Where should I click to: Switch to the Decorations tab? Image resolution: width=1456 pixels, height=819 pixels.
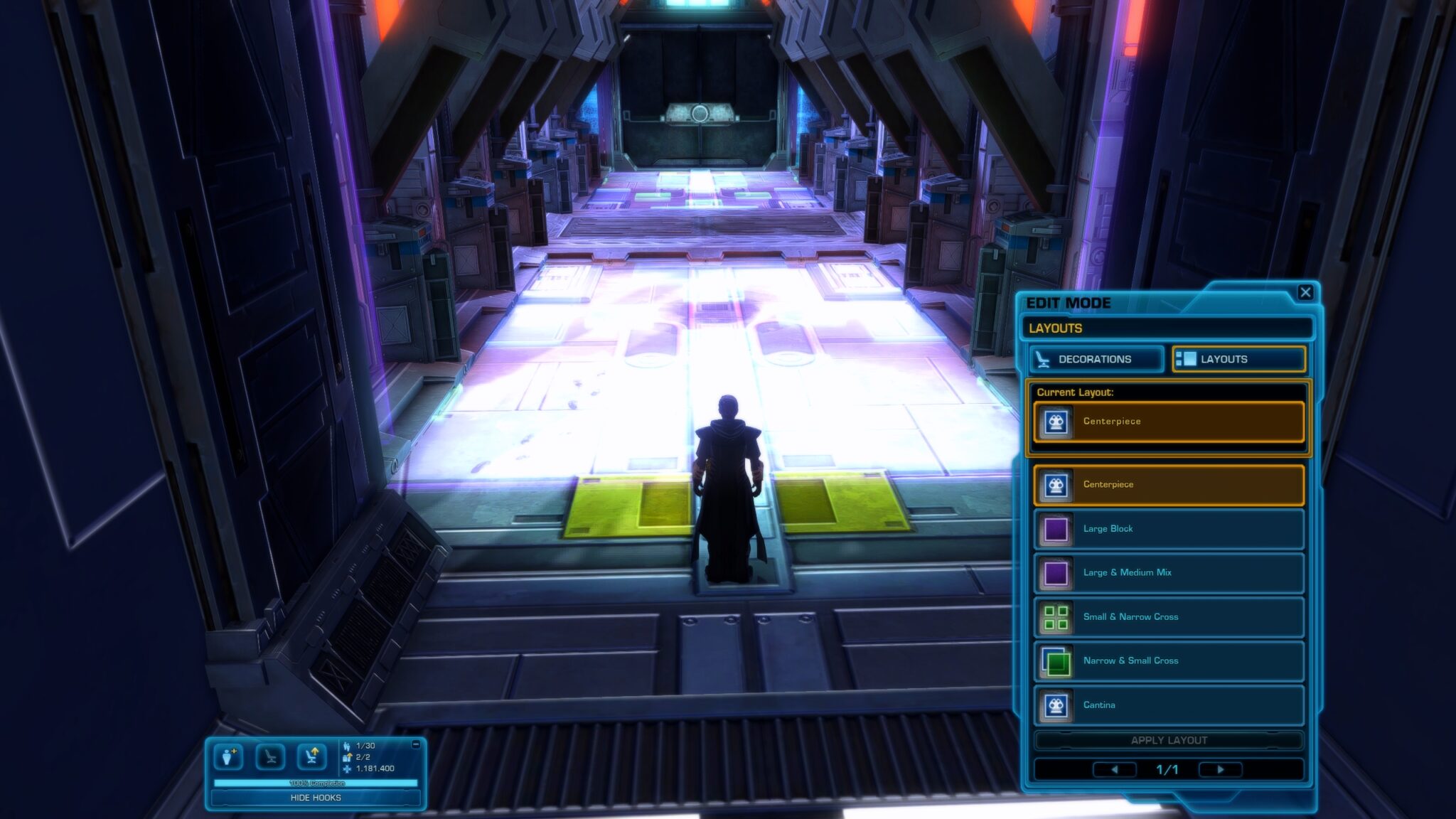point(1095,359)
